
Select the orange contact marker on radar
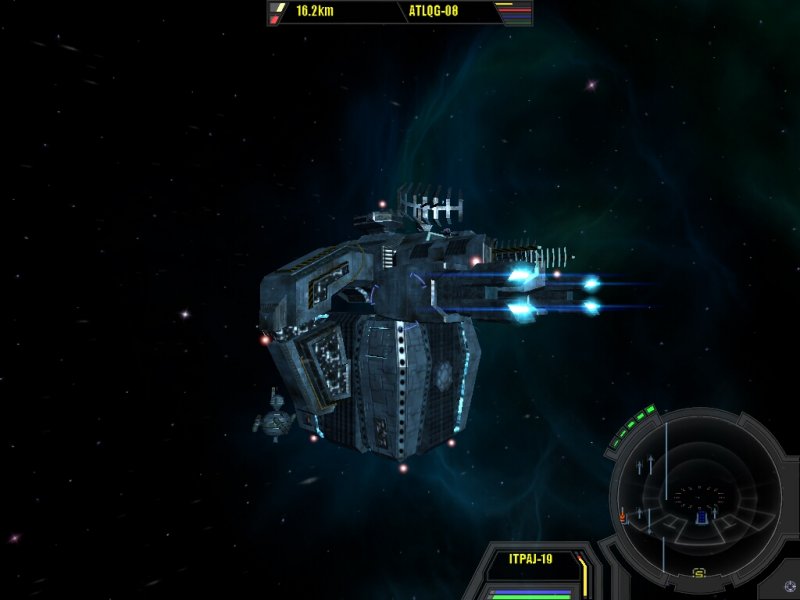(623, 516)
